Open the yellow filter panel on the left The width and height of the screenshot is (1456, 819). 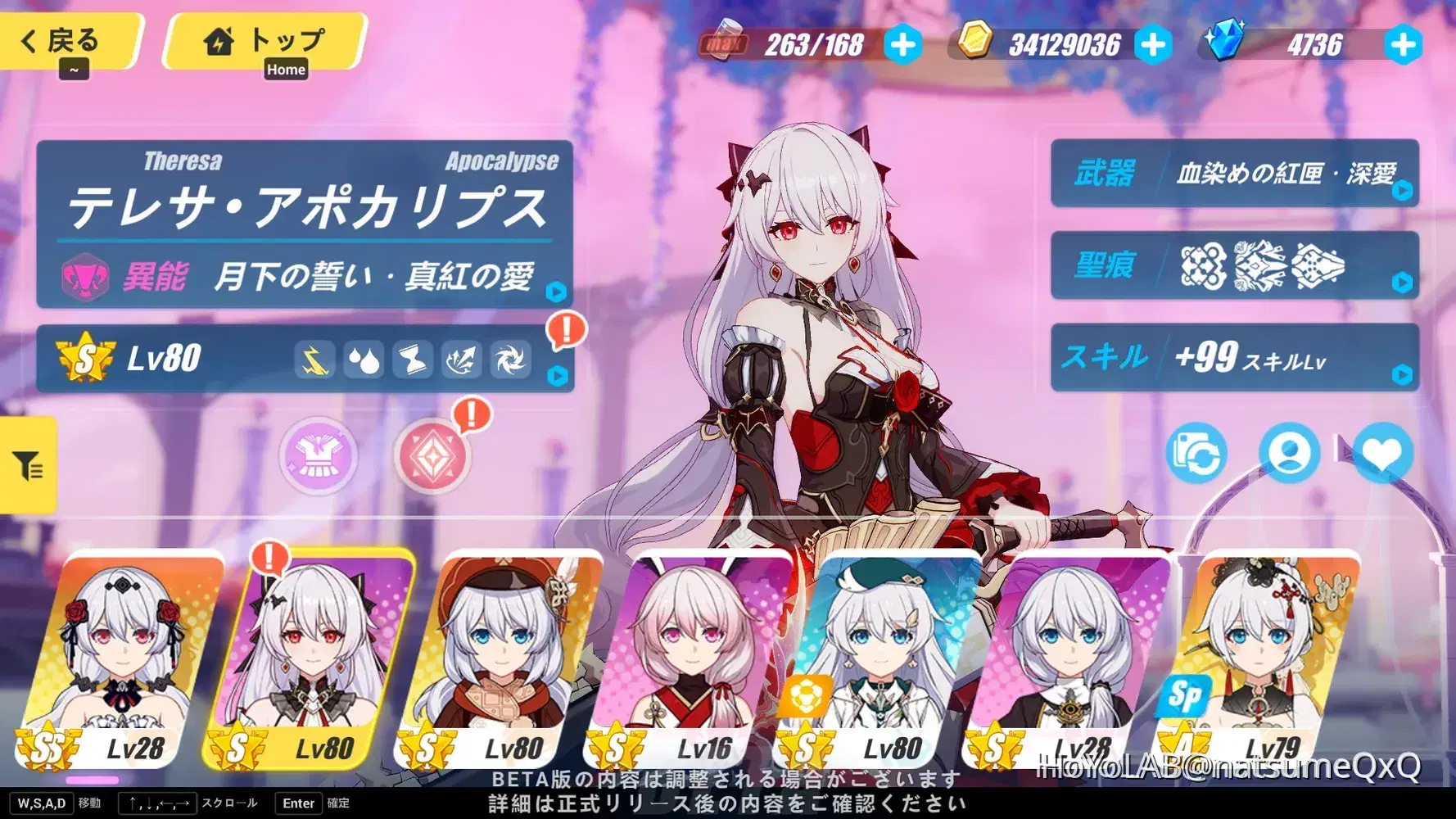tap(27, 465)
